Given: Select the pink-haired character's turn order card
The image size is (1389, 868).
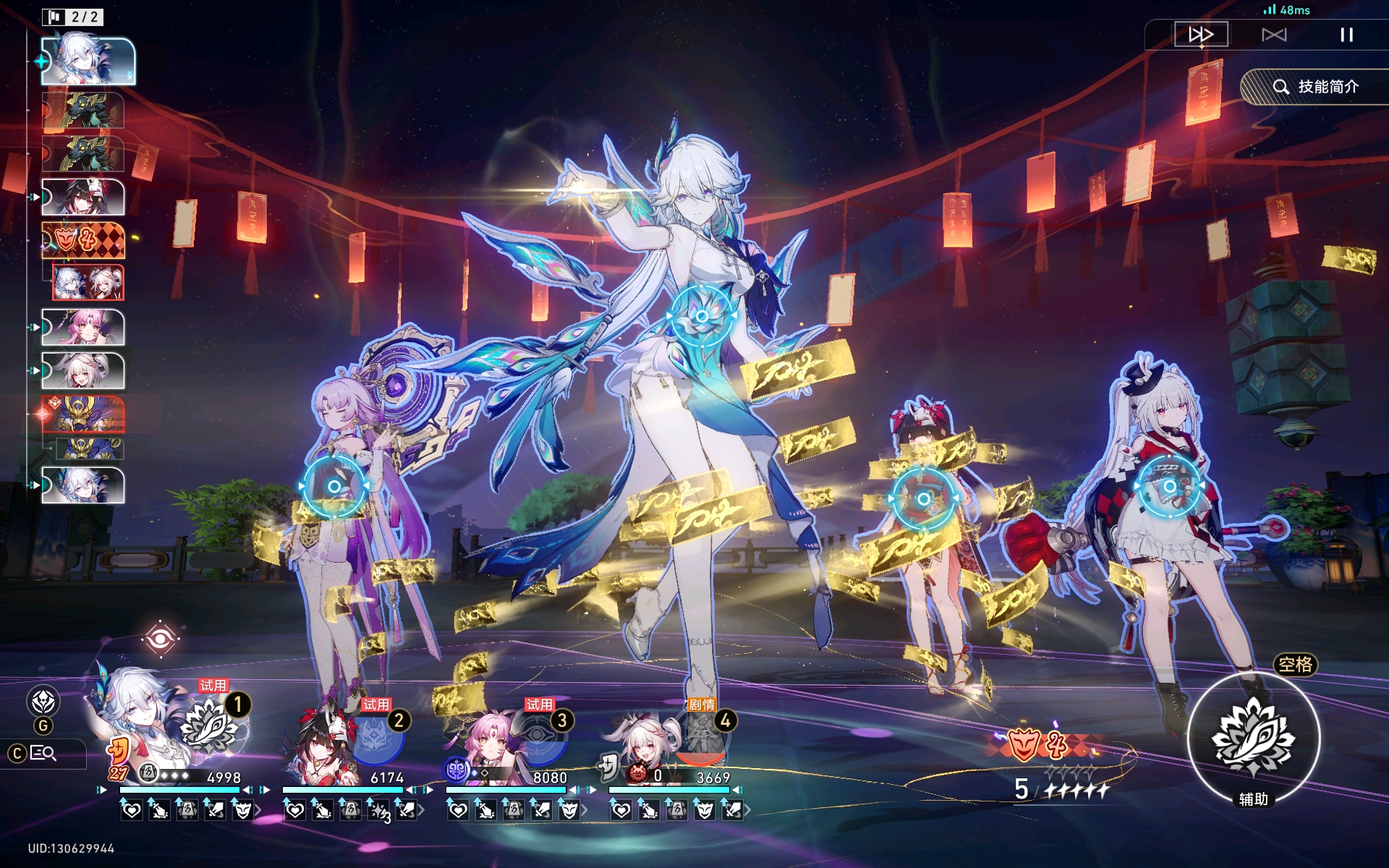Looking at the screenshot, I should tap(82, 328).
